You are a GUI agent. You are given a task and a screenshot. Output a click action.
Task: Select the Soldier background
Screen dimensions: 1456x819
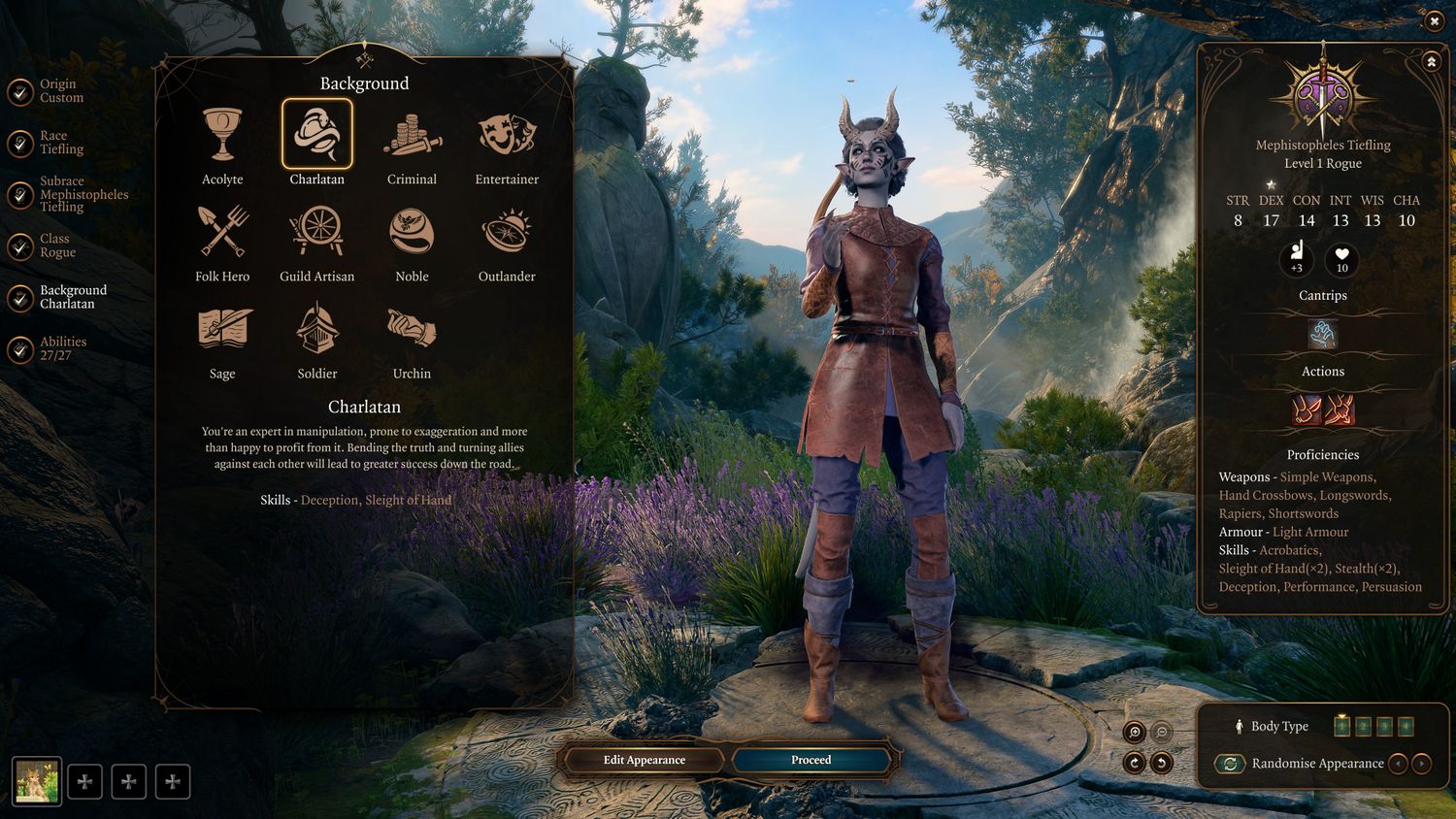316,330
